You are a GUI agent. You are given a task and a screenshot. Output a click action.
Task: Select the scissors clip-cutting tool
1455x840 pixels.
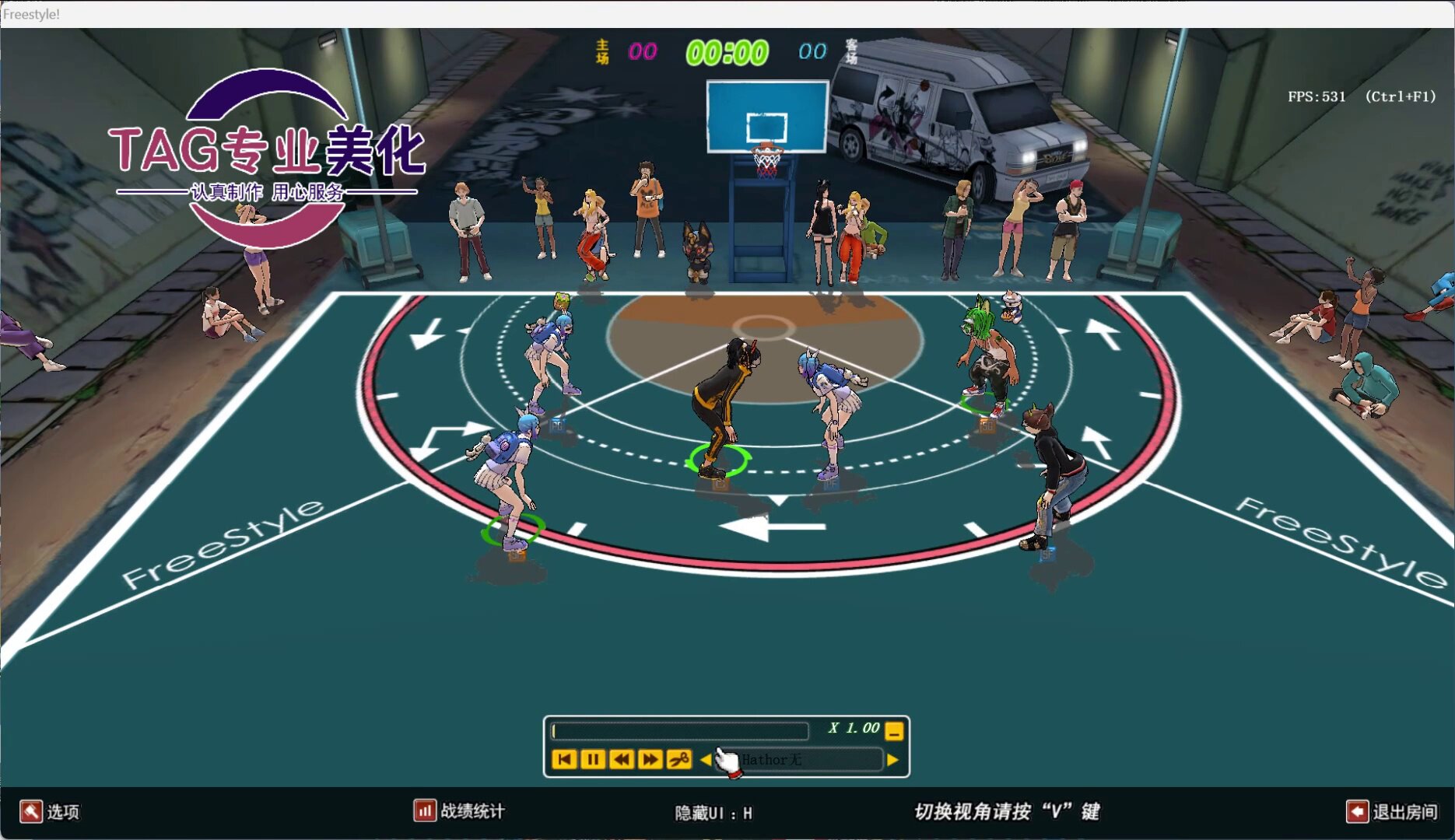(678, 759)
